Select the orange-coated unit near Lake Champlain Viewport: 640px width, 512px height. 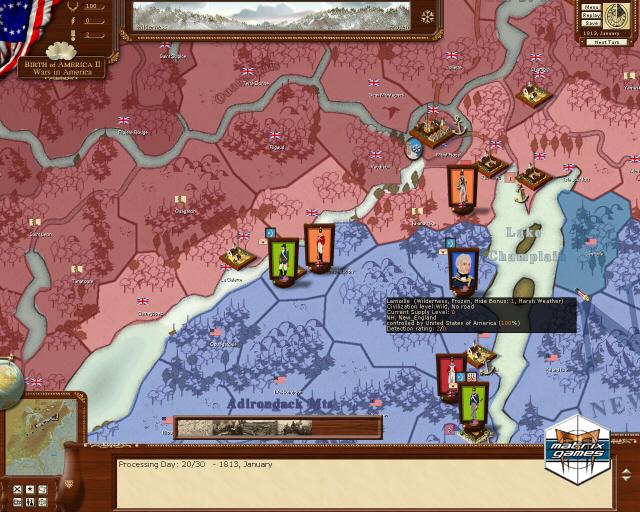pos(462,189)
